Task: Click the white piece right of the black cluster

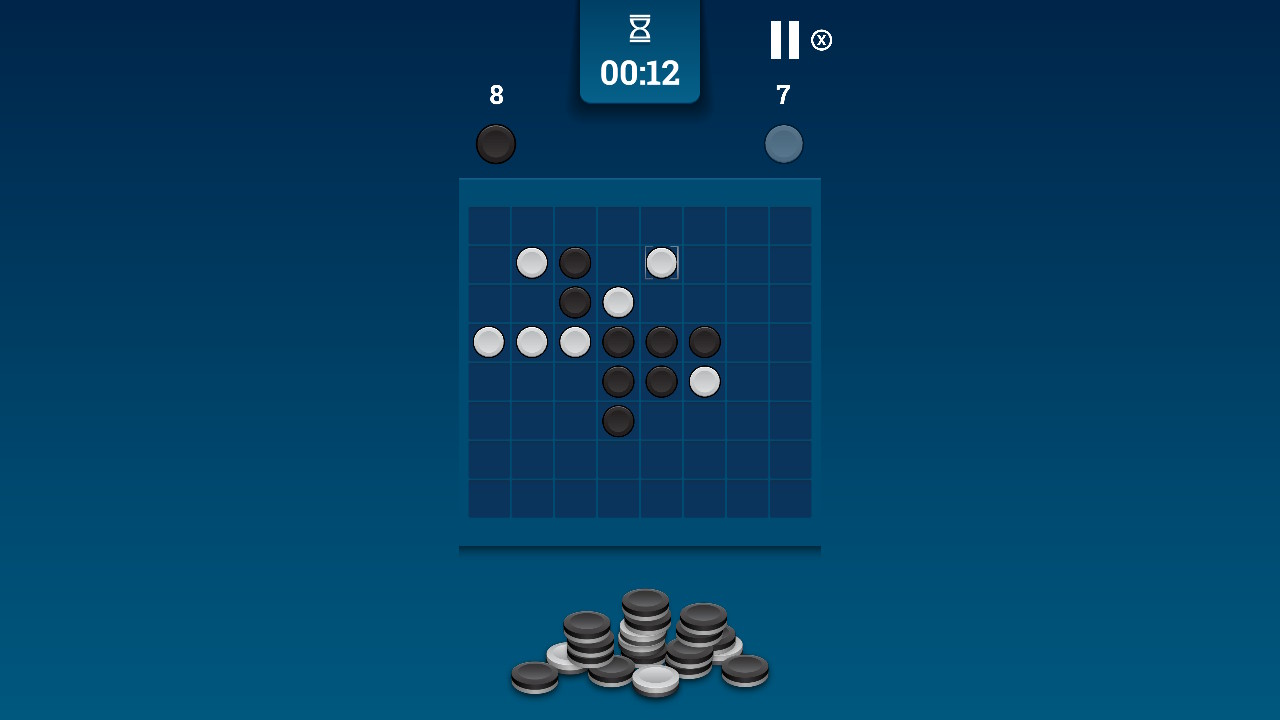Action: (x=703, y=380)
